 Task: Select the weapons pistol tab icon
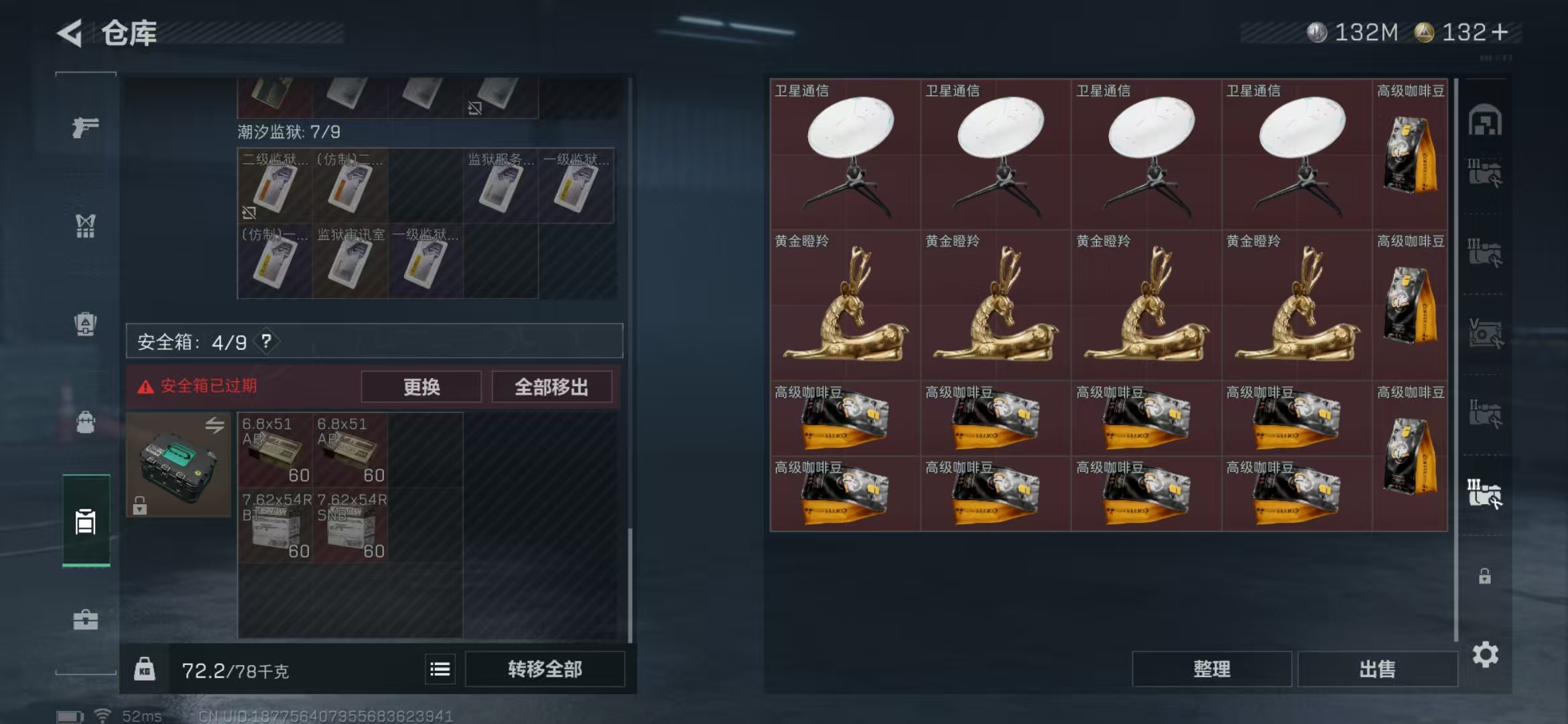(x=85, y=126)
